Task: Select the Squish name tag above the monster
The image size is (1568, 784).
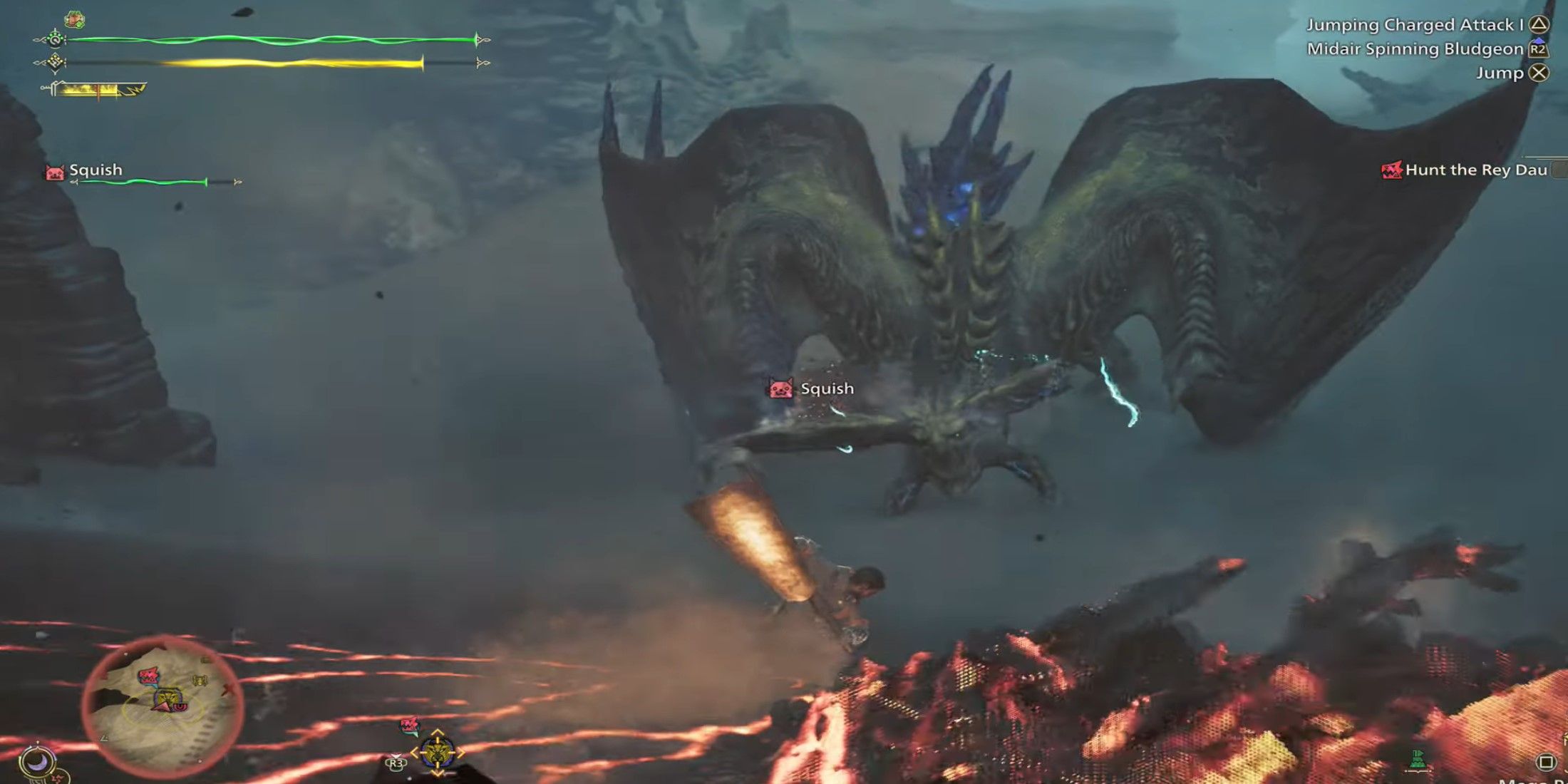Action: [x=827, y=388]
